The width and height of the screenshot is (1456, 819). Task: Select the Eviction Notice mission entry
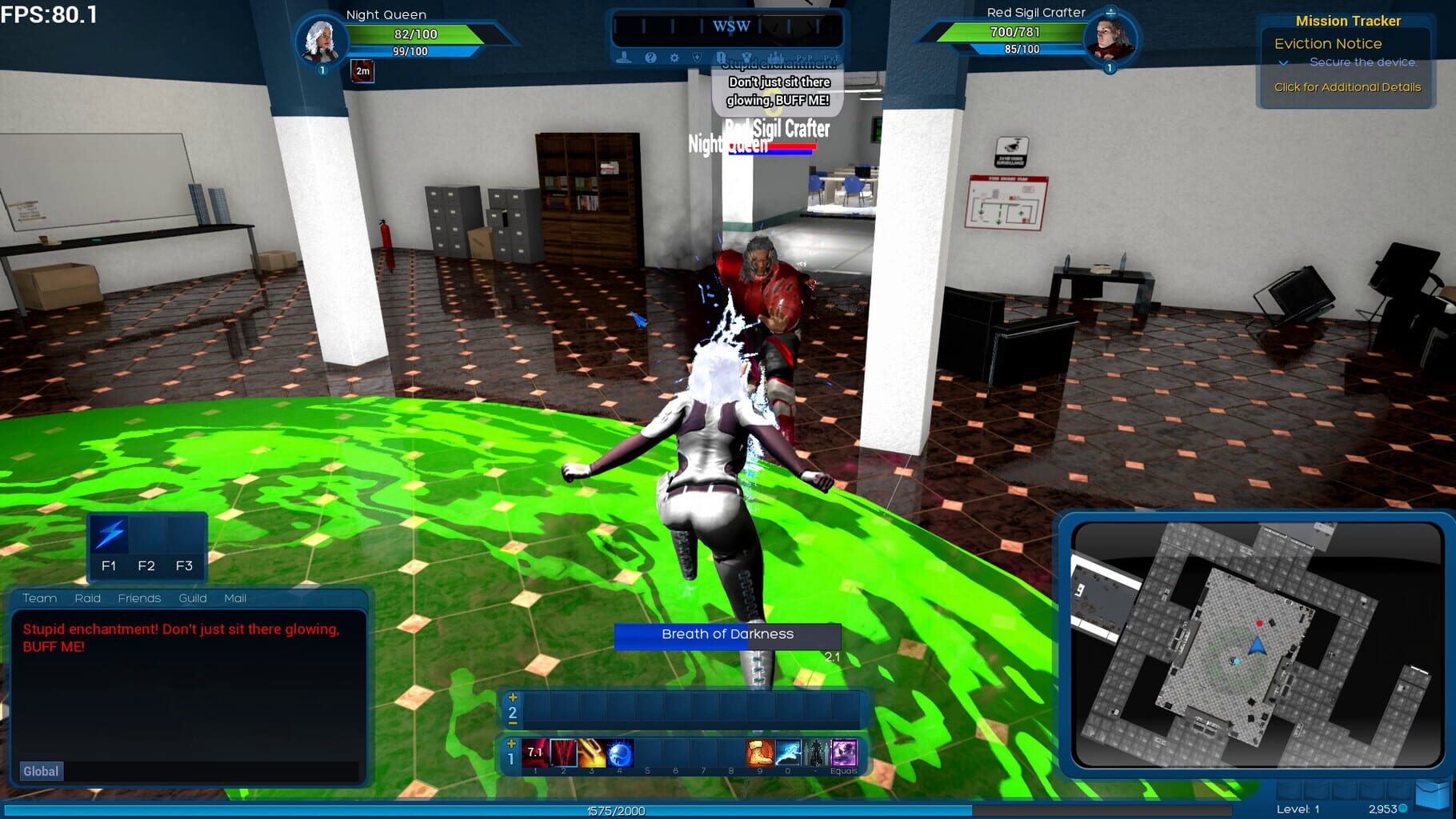[1328, 44]
